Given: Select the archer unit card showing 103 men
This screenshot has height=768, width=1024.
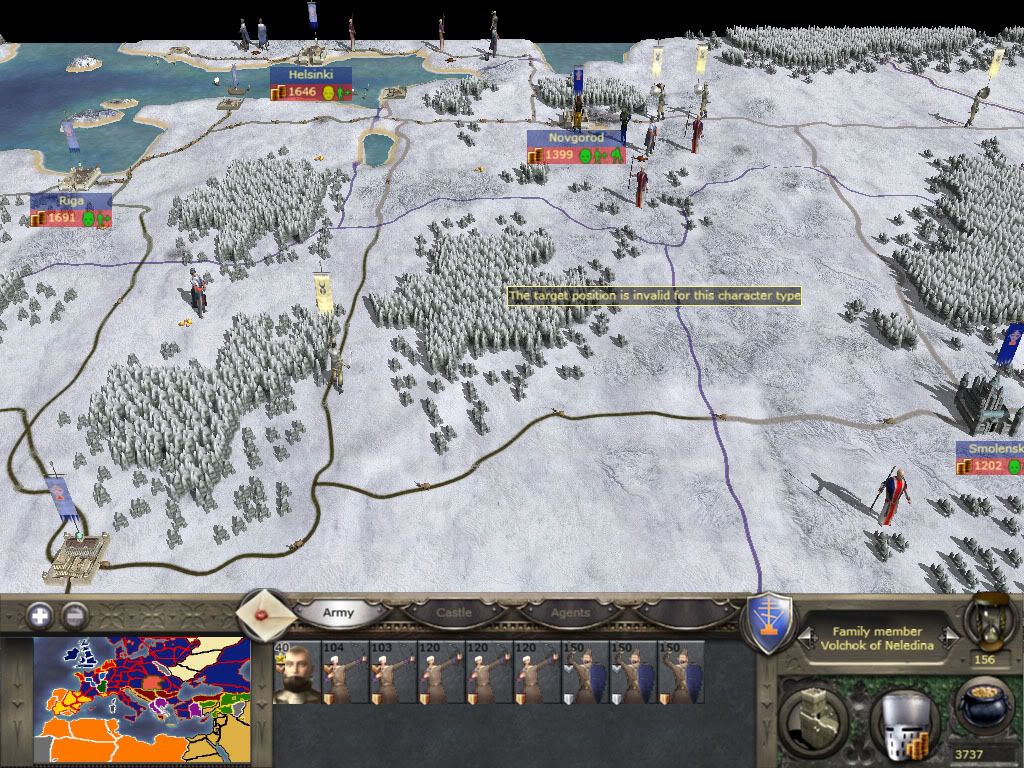Looking at the screenshot, I should pos(392,672).
